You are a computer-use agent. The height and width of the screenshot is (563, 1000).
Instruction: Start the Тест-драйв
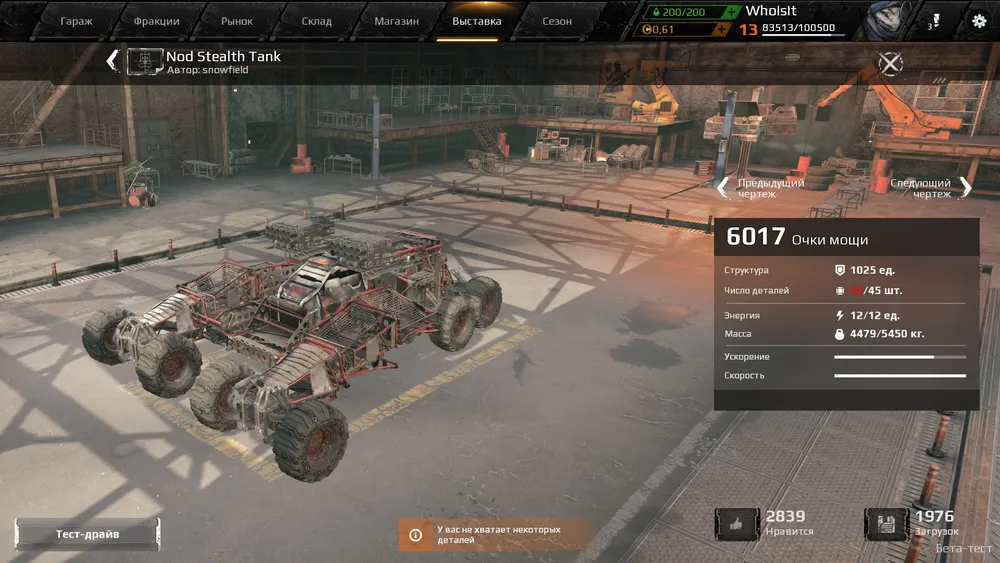[x=87, y=534]
